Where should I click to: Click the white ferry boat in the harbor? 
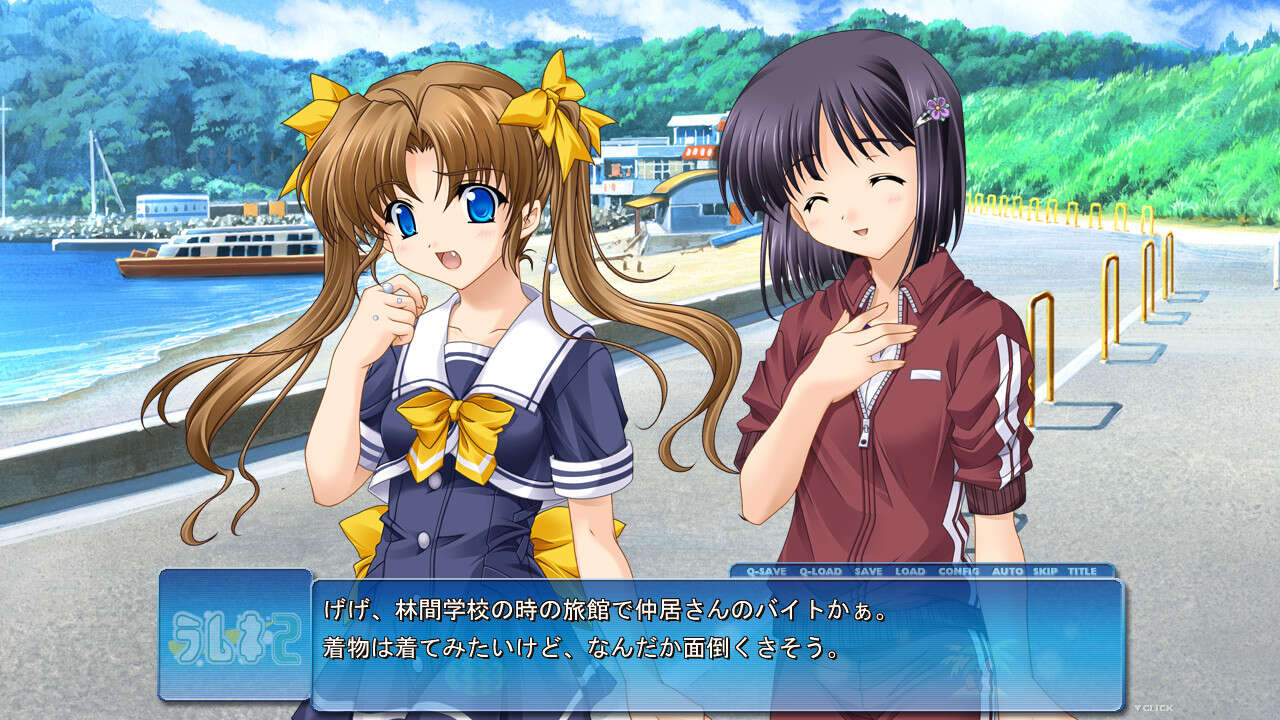[x=215, y=250]
